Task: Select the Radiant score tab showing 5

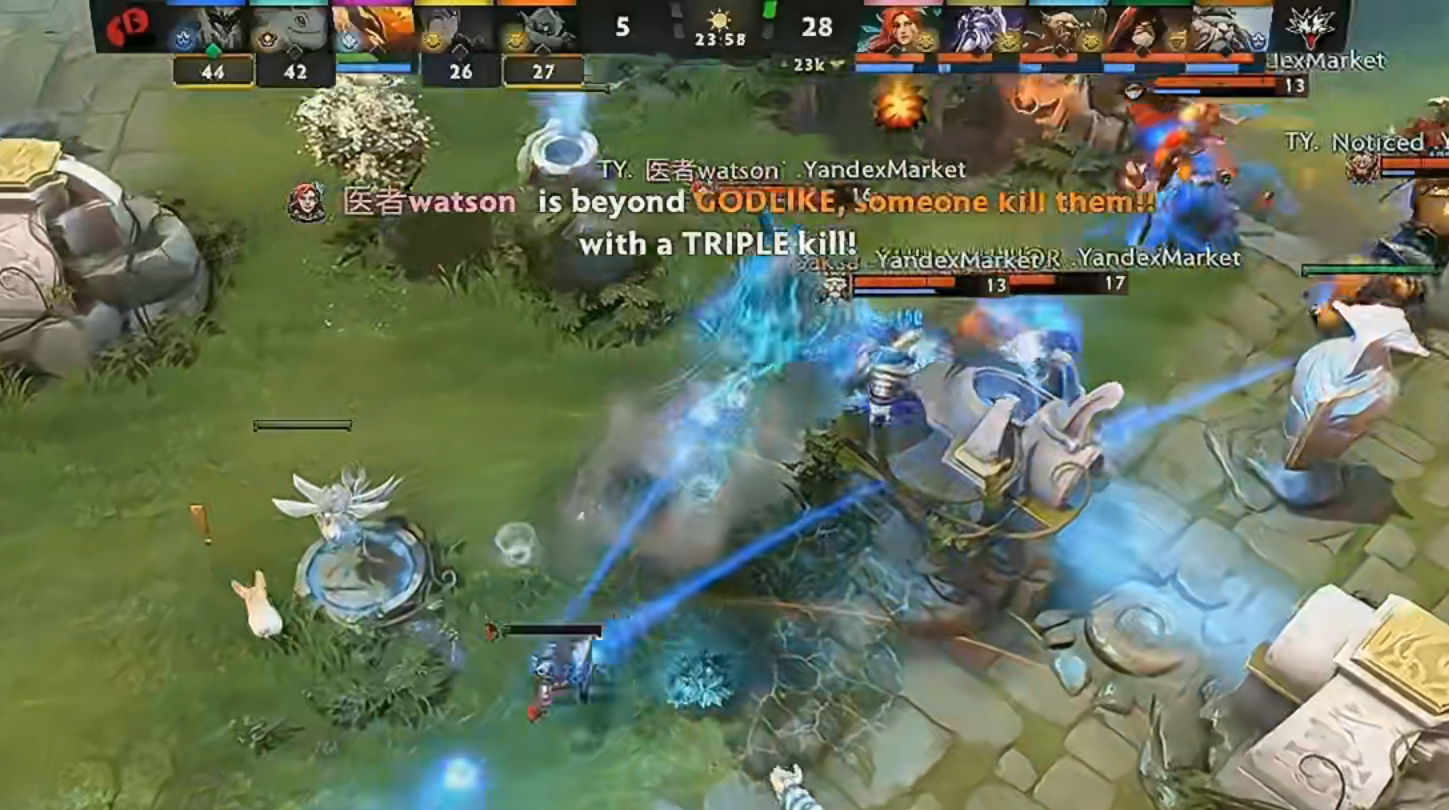Action: [x=623, y=28]
